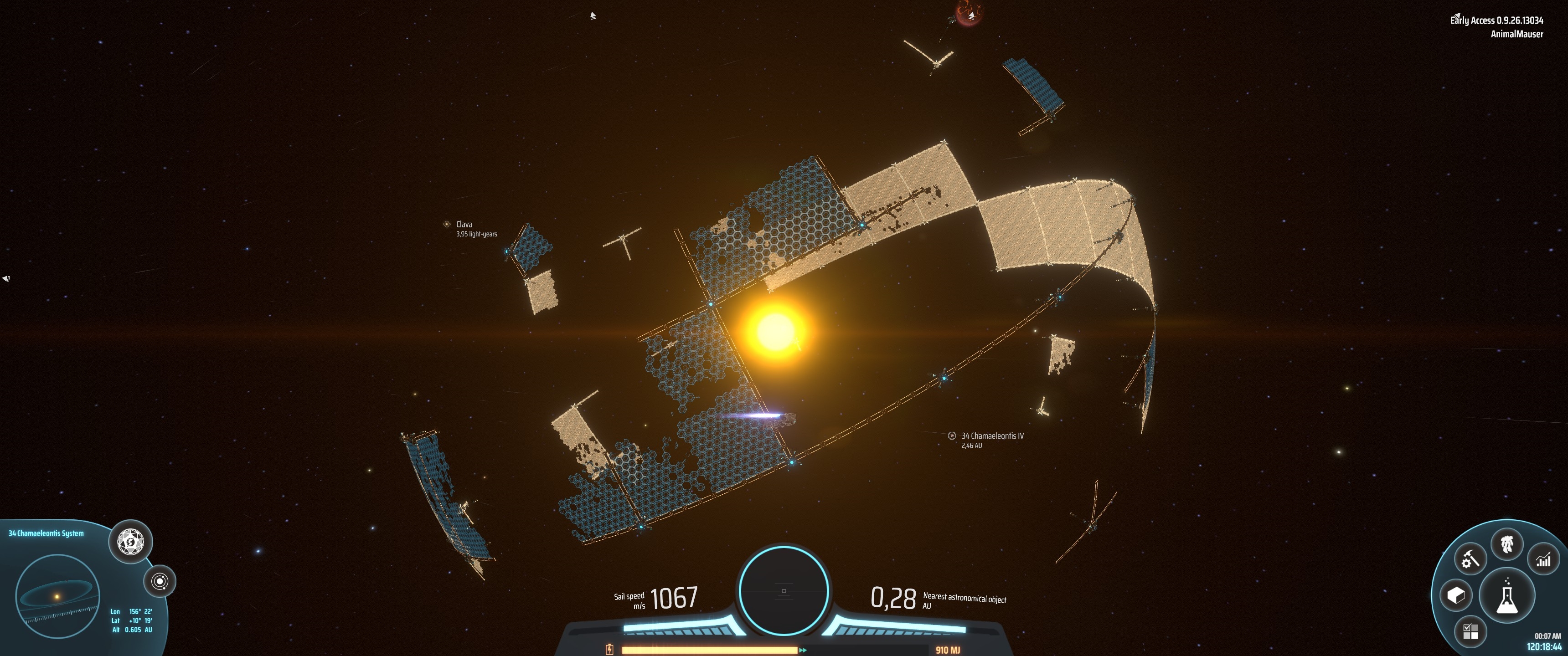1568x656 pixels.
Task: Select the 34 Chamaeleontis IV planet marker
Action: (x=952, y=436)
